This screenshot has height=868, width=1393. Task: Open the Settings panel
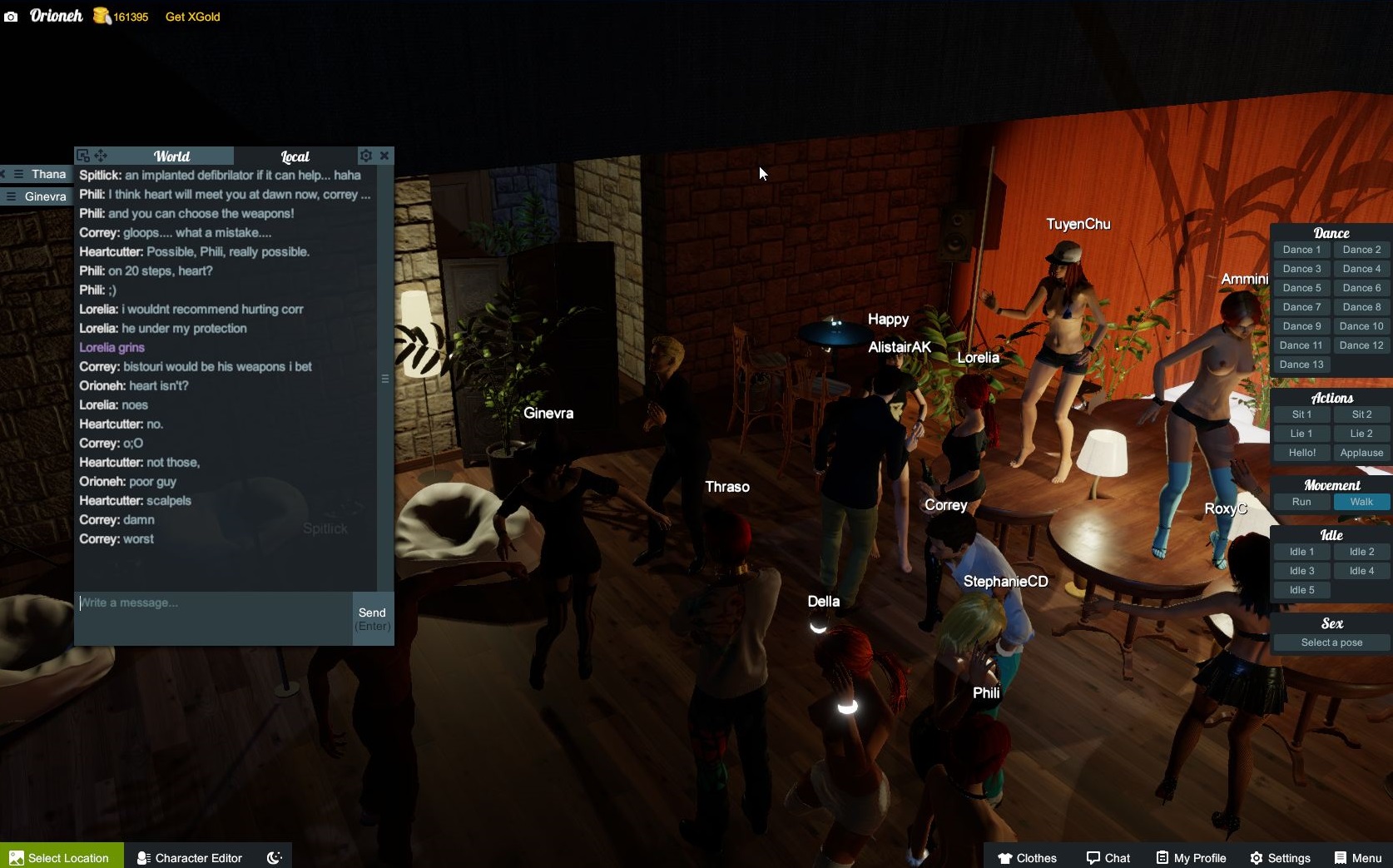click(x=1280, y=857)
